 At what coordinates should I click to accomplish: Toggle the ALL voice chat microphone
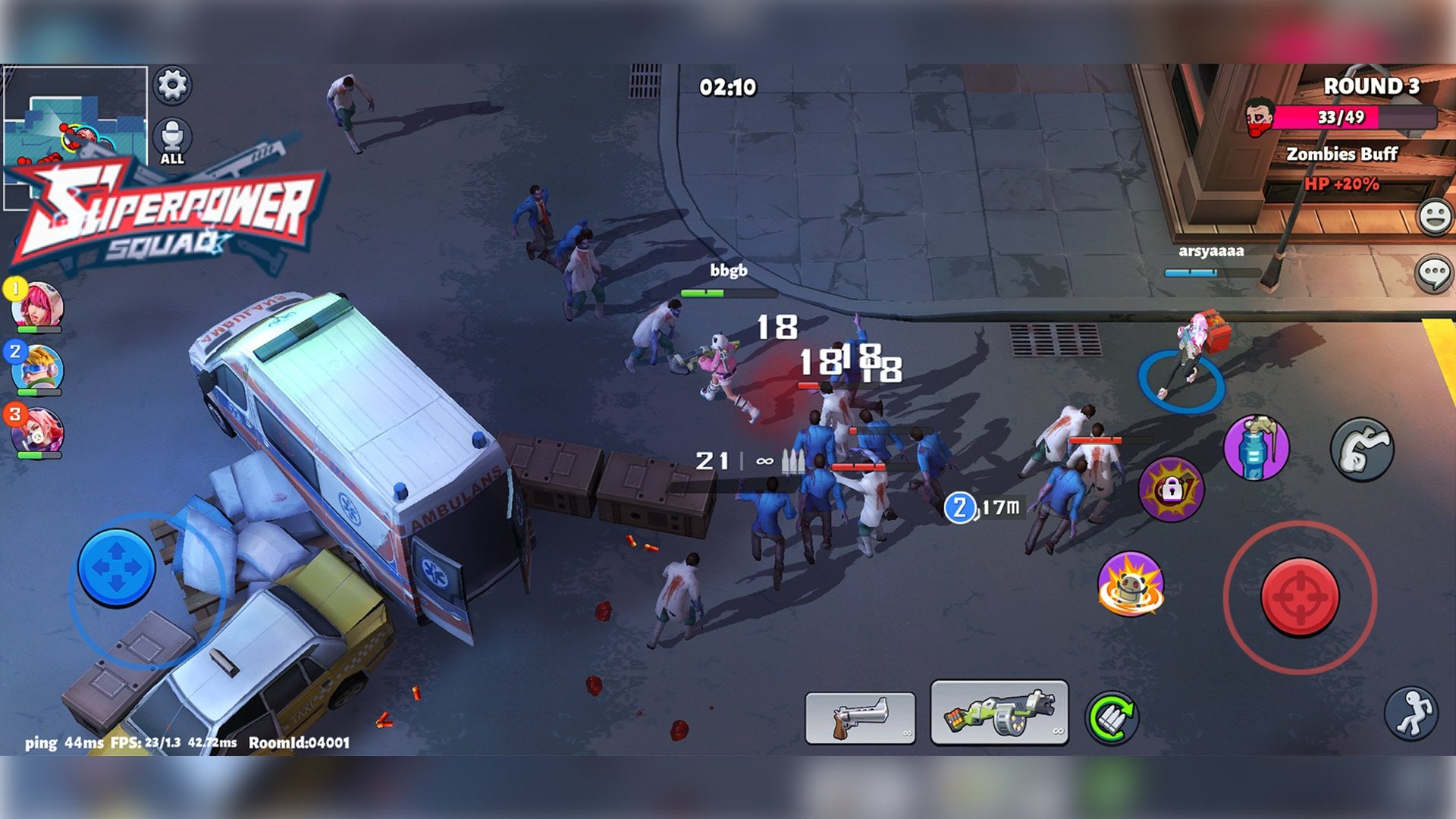click(x=172, y=140)
